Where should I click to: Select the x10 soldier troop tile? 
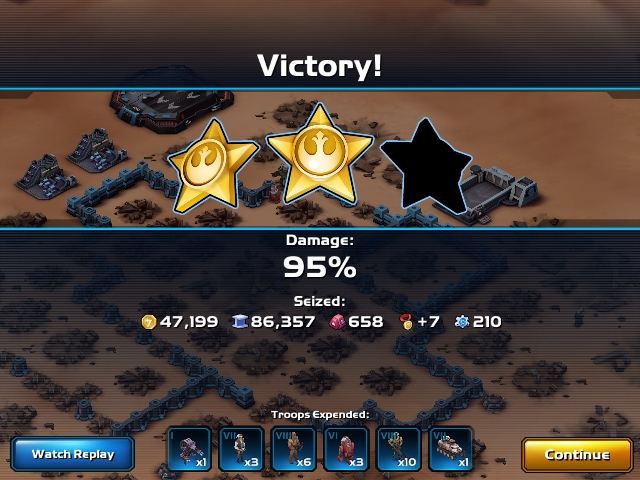398,449
